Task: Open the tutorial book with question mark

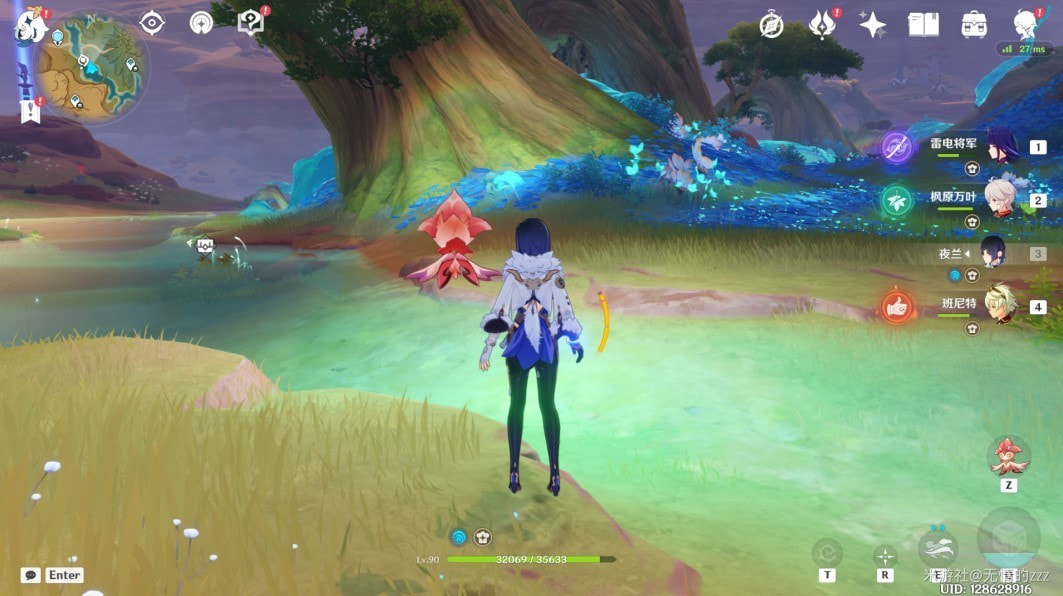Action: click(250, 22)
